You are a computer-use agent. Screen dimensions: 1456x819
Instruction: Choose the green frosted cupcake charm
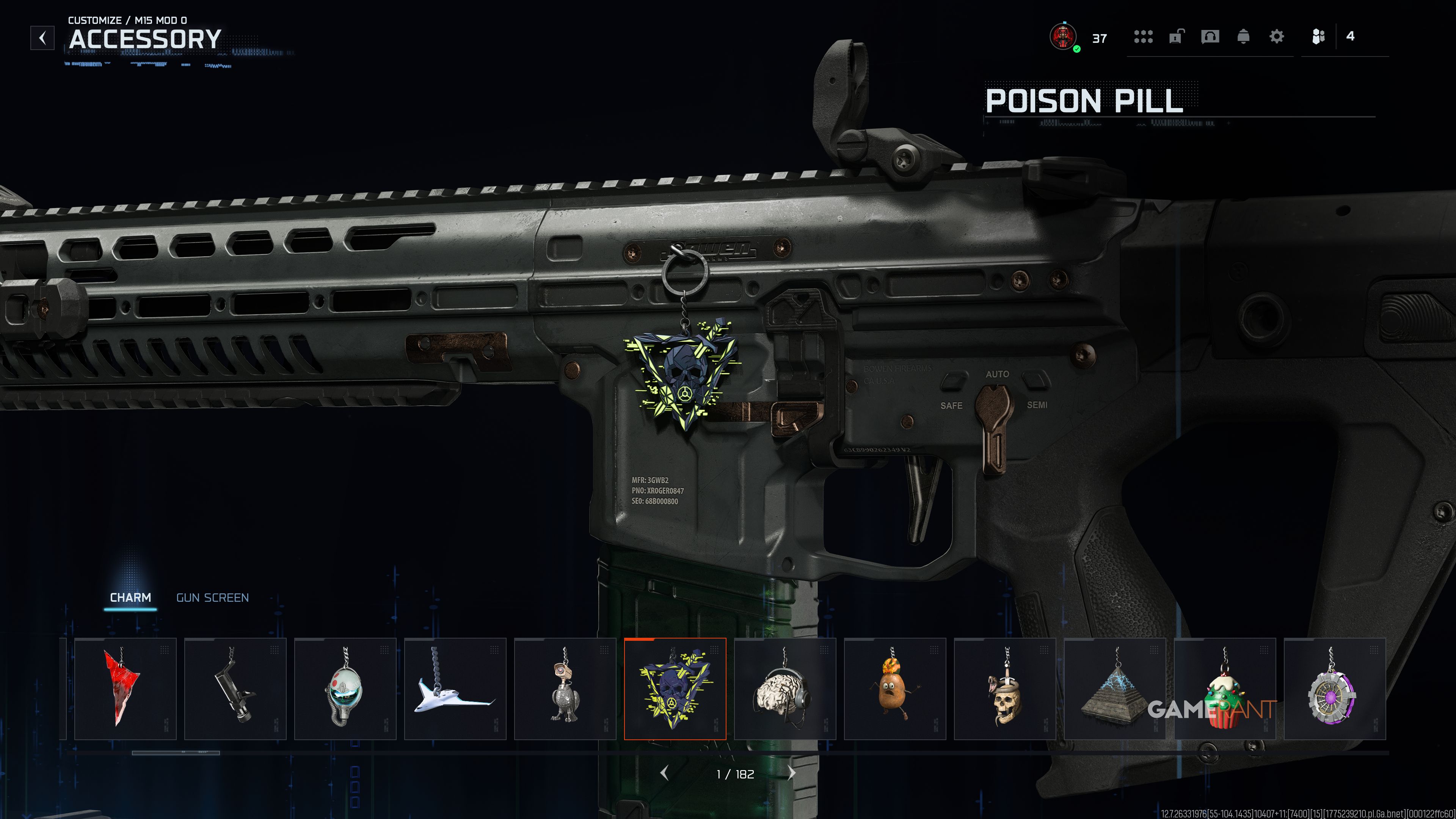[1224, 689]
